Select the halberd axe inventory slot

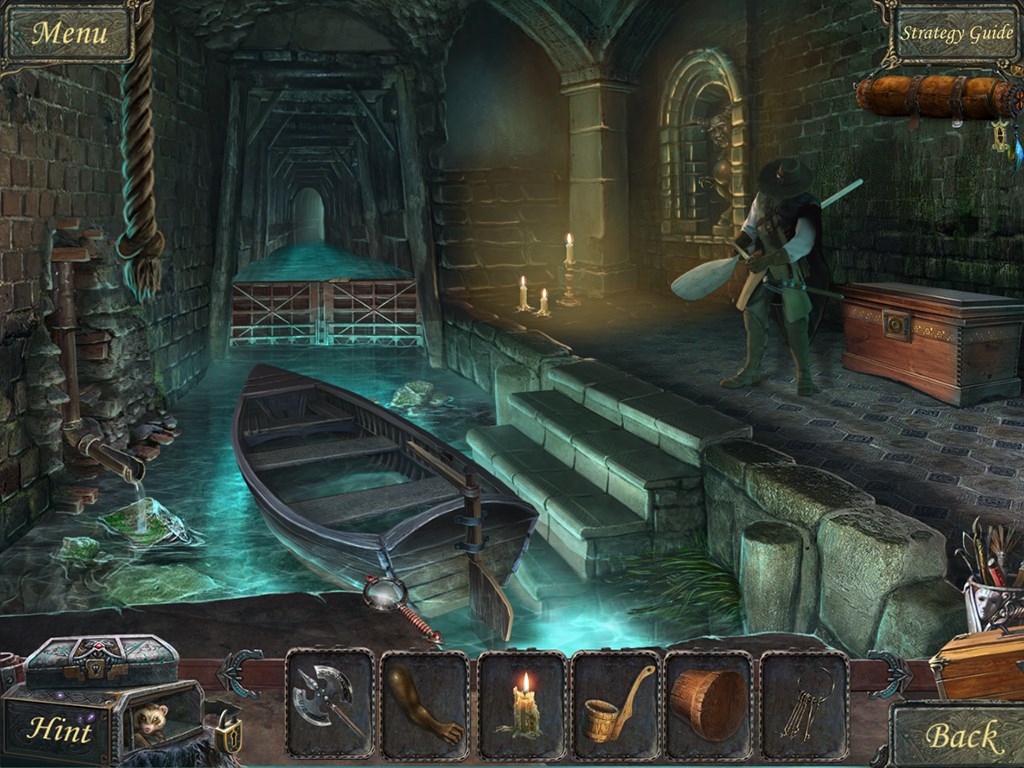tap(330, 703)
